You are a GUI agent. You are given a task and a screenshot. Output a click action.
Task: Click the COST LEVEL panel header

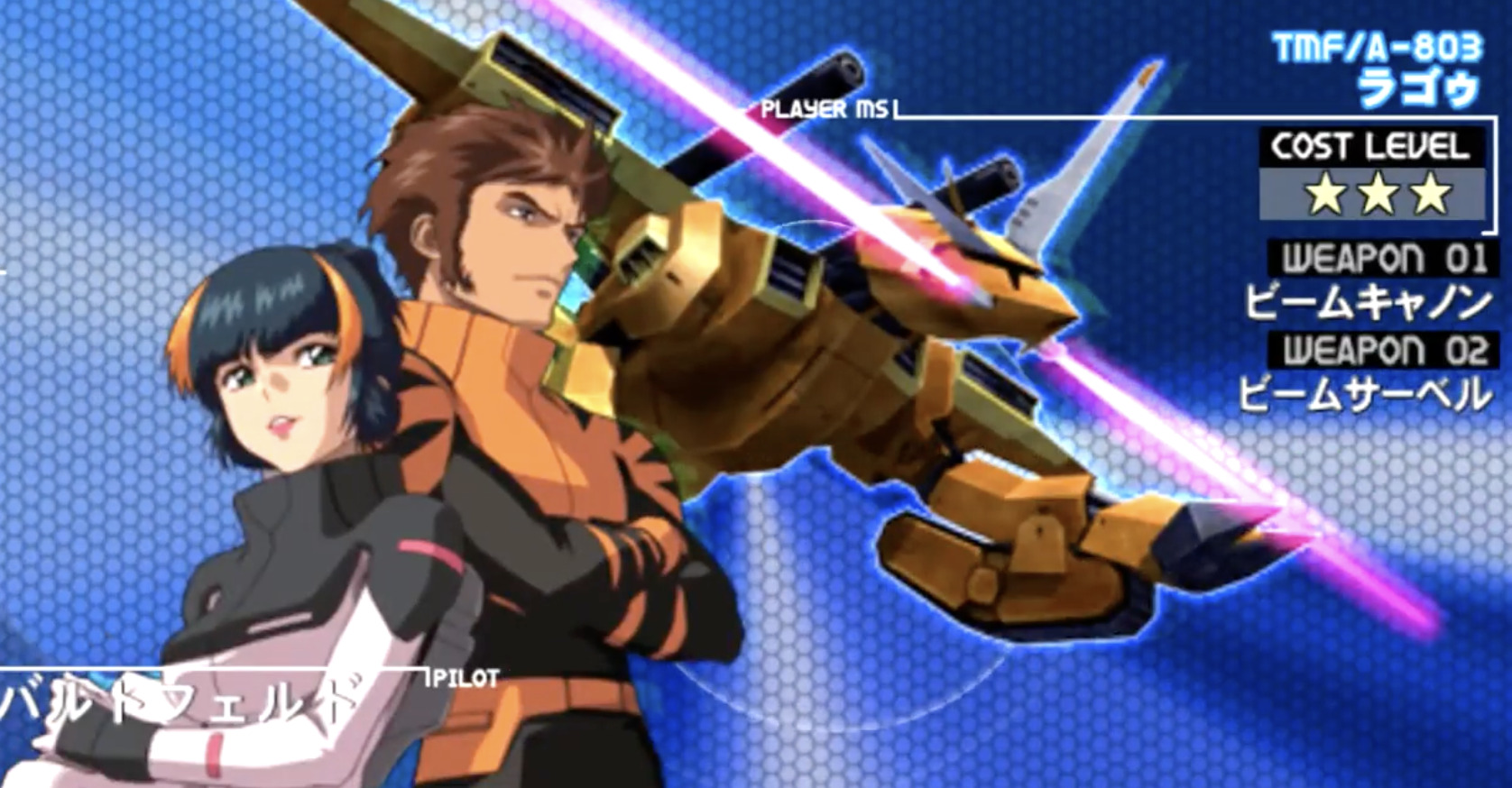click(1371, 144)
